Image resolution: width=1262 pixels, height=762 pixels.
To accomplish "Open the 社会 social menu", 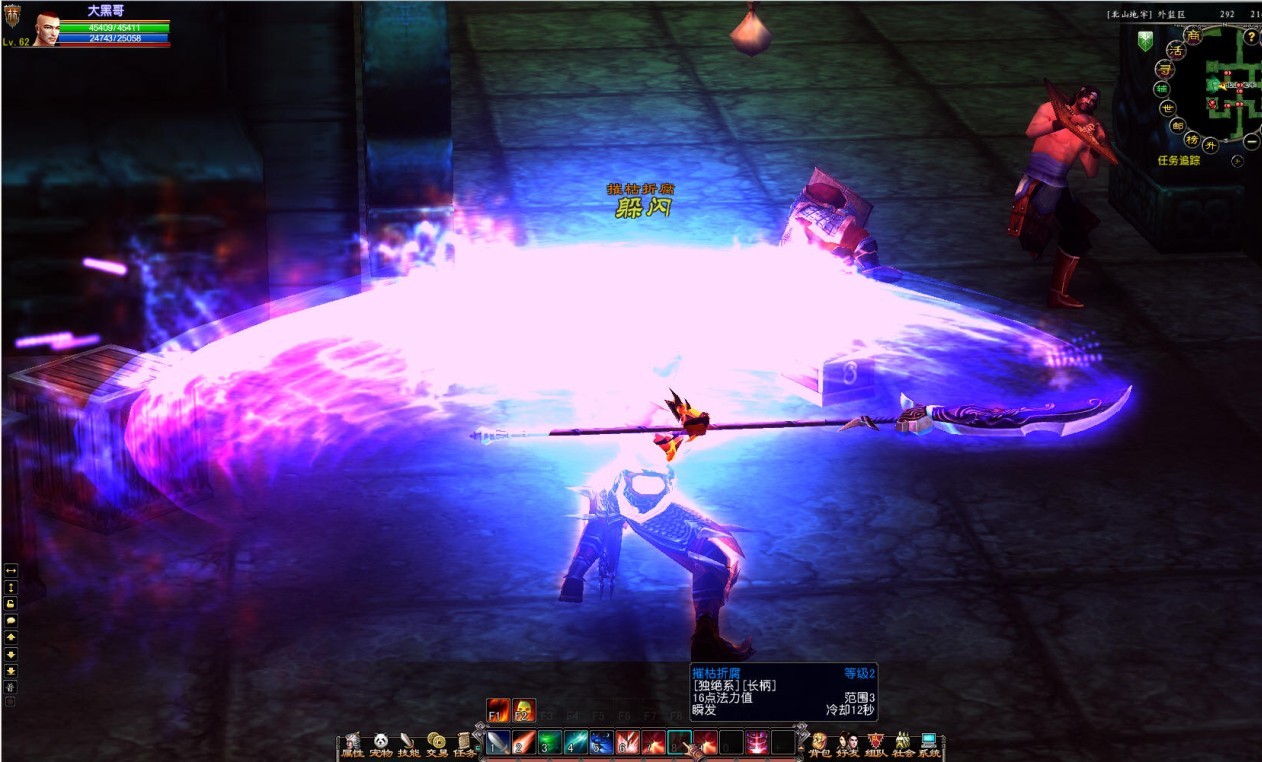I will (x=902, y=744).
